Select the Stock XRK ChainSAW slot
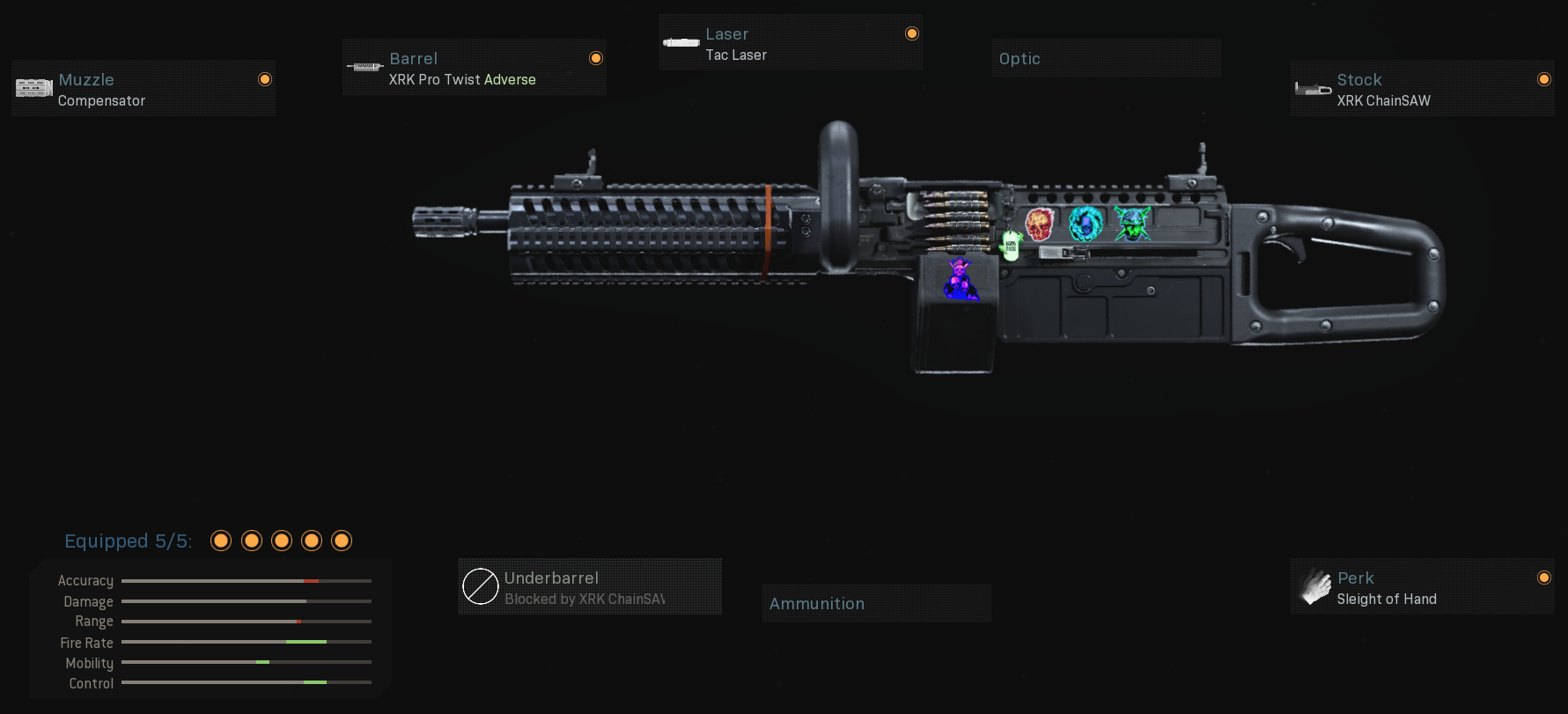 point(1422,89)
